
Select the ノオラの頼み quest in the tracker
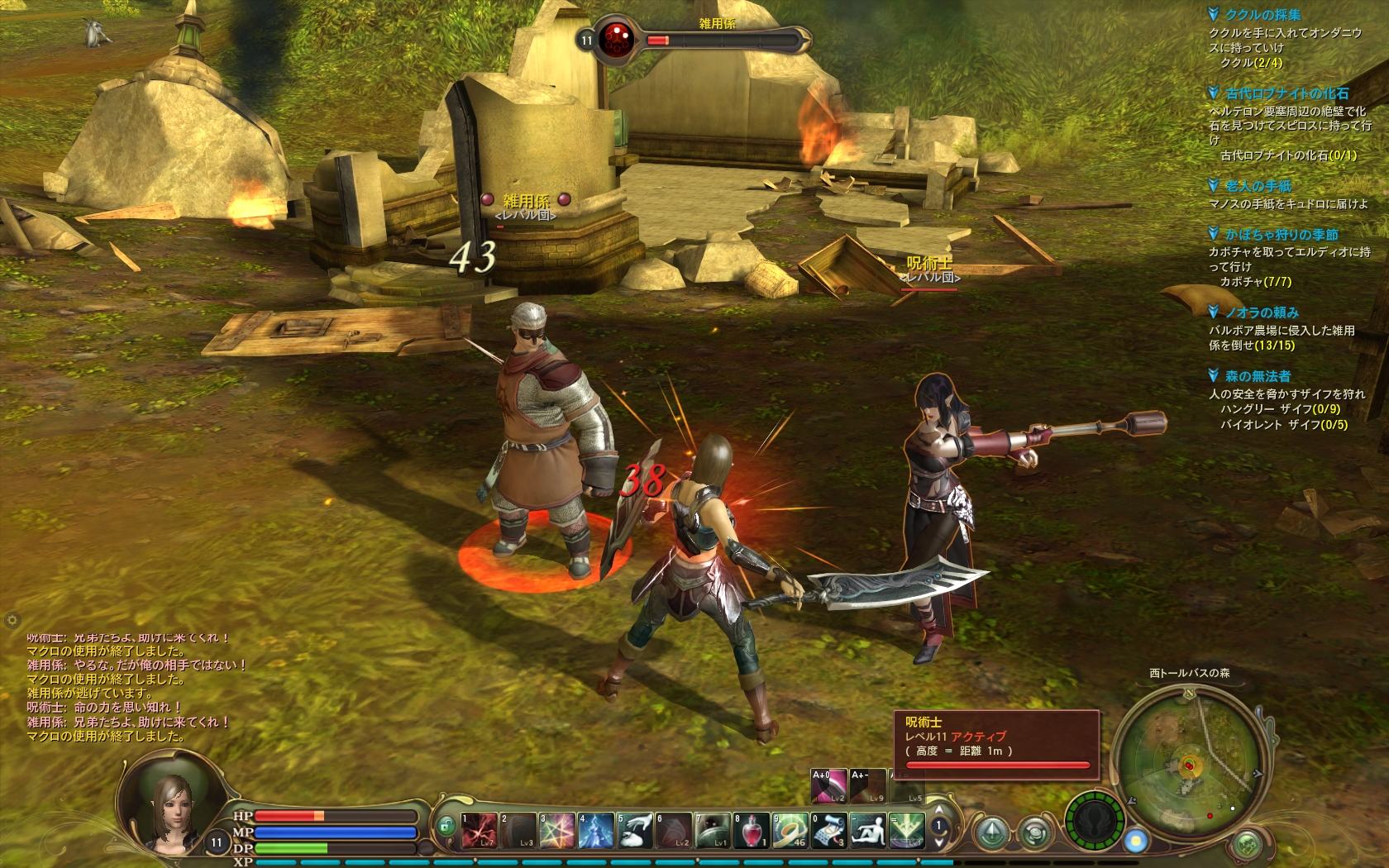pyautogui.click(x=1262, y=312)
